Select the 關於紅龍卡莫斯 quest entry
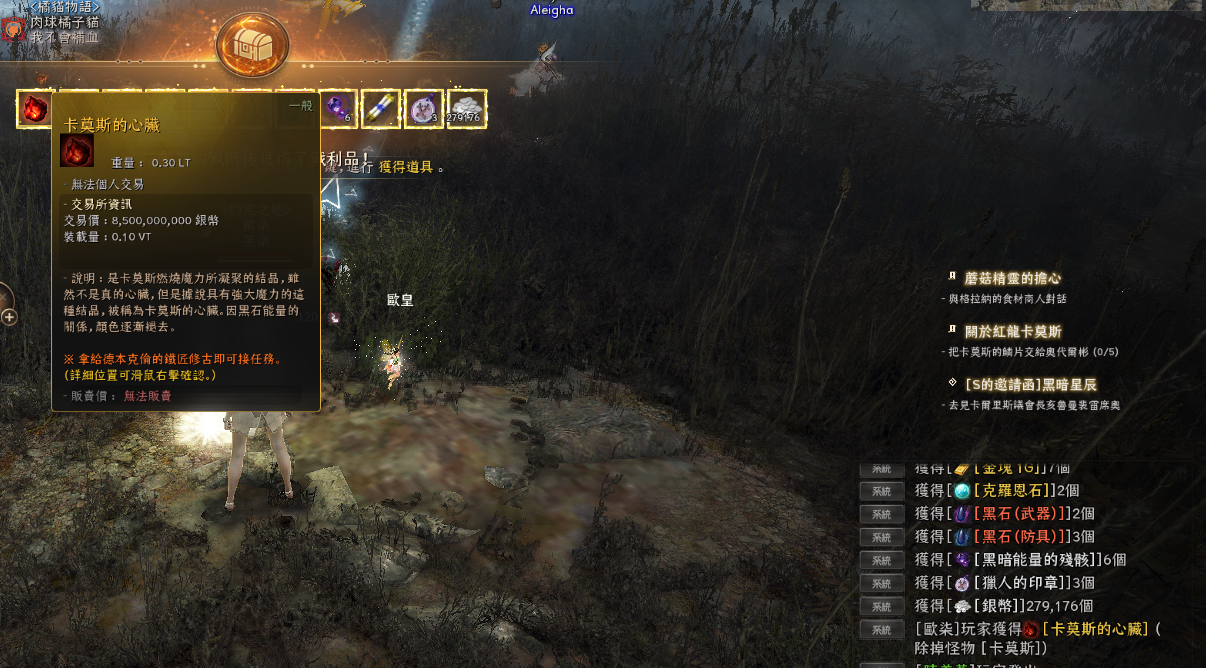This screenshot has height=668, width=1206. click(1012, 331)
